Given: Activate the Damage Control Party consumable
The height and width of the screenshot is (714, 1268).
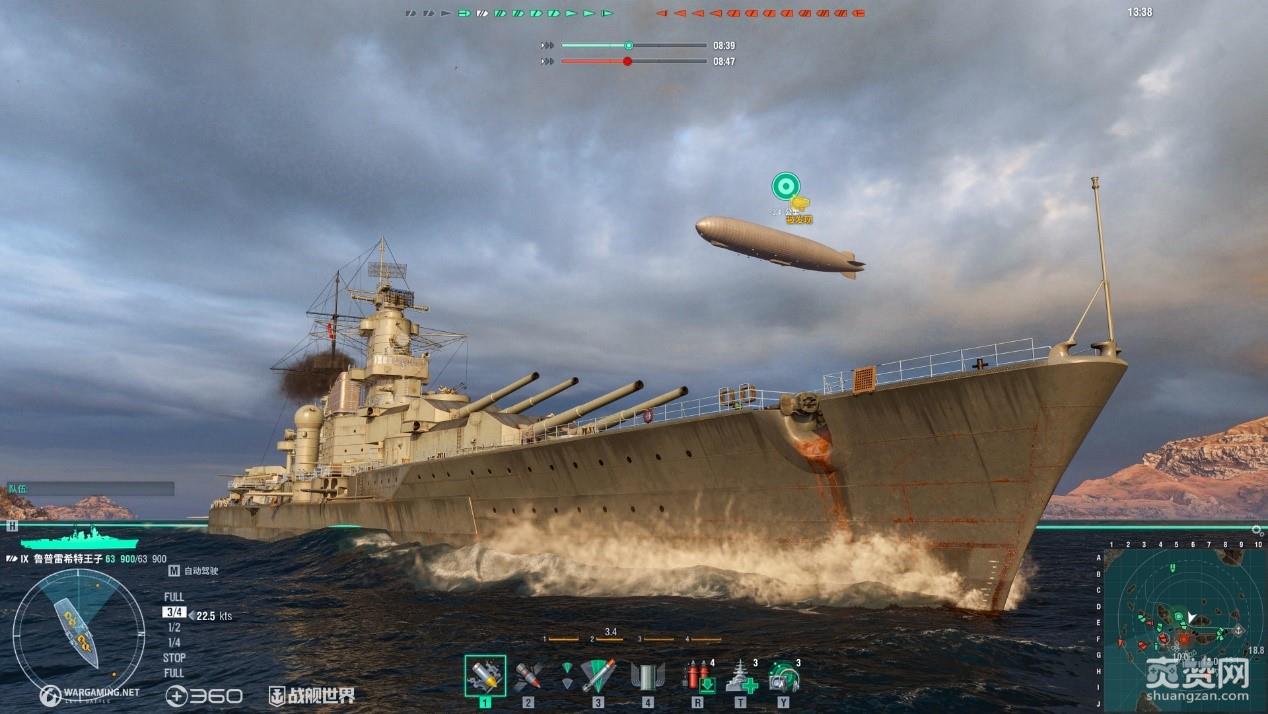Looking at the screenshot, I should coord(697,676).
